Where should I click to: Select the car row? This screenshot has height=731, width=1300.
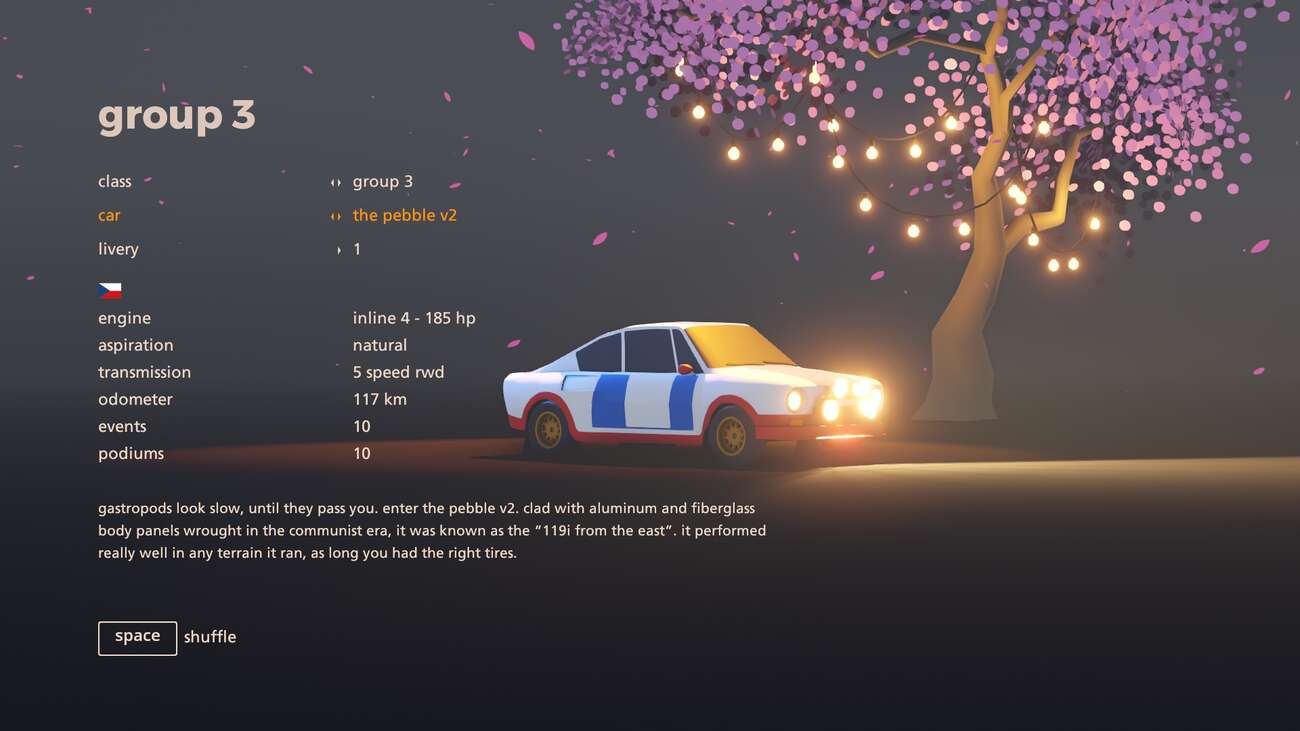point(110,216)
